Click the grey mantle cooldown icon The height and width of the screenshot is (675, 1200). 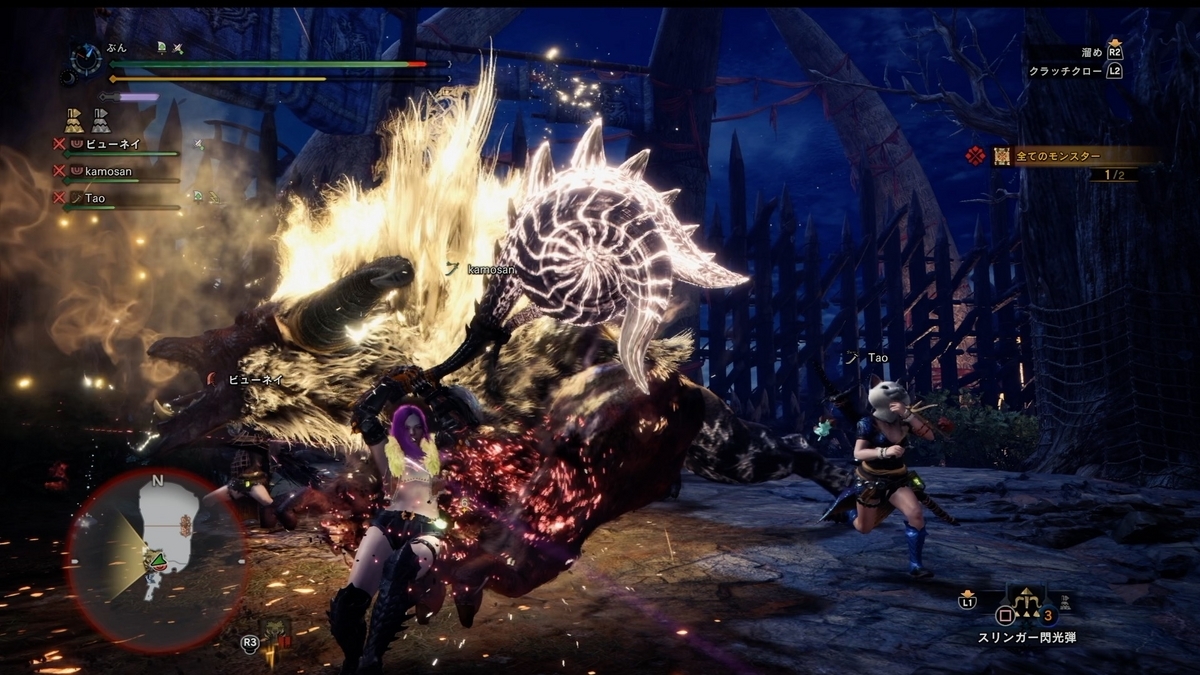[101, 121]
